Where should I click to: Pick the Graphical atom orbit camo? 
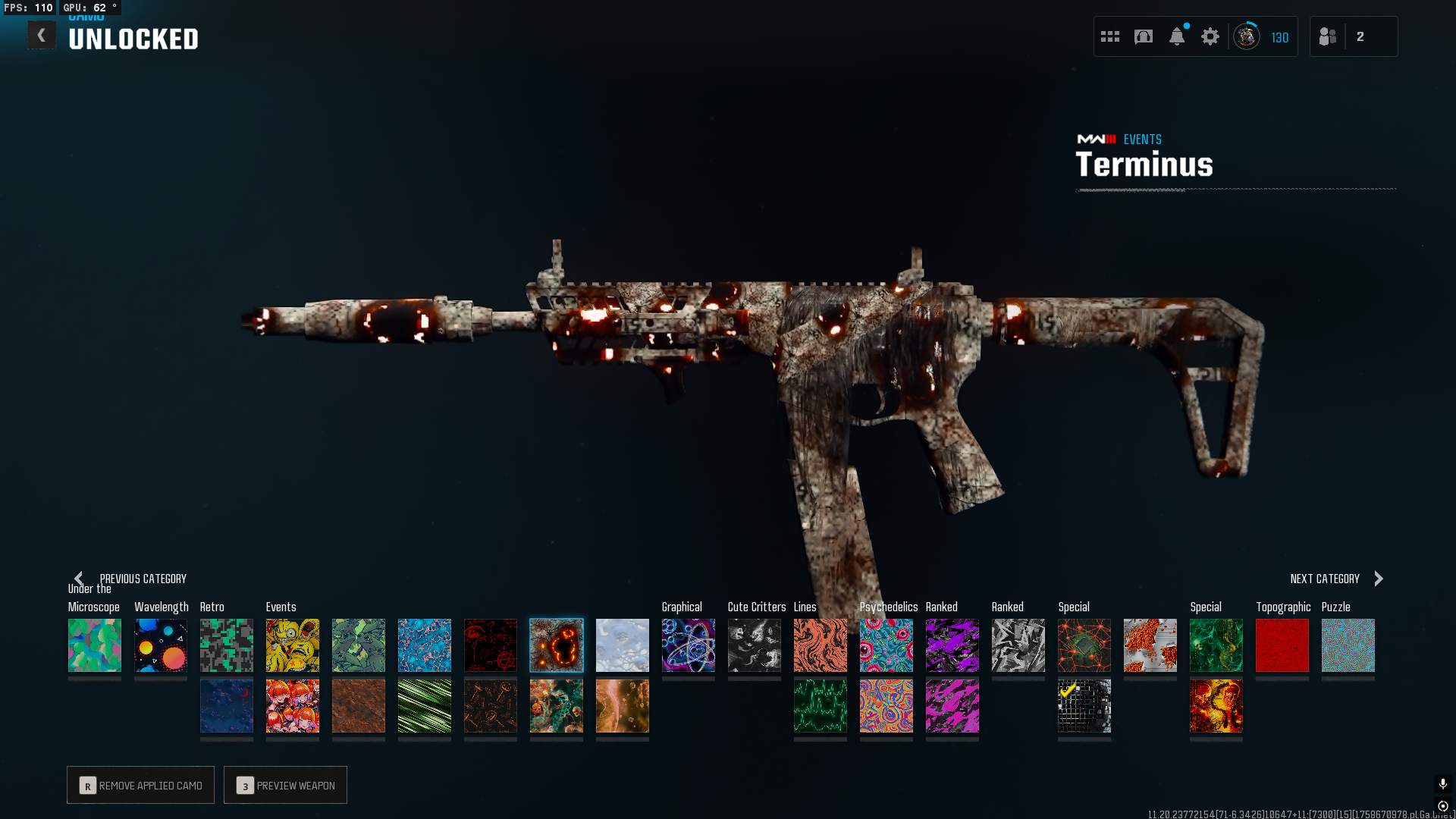689,645
